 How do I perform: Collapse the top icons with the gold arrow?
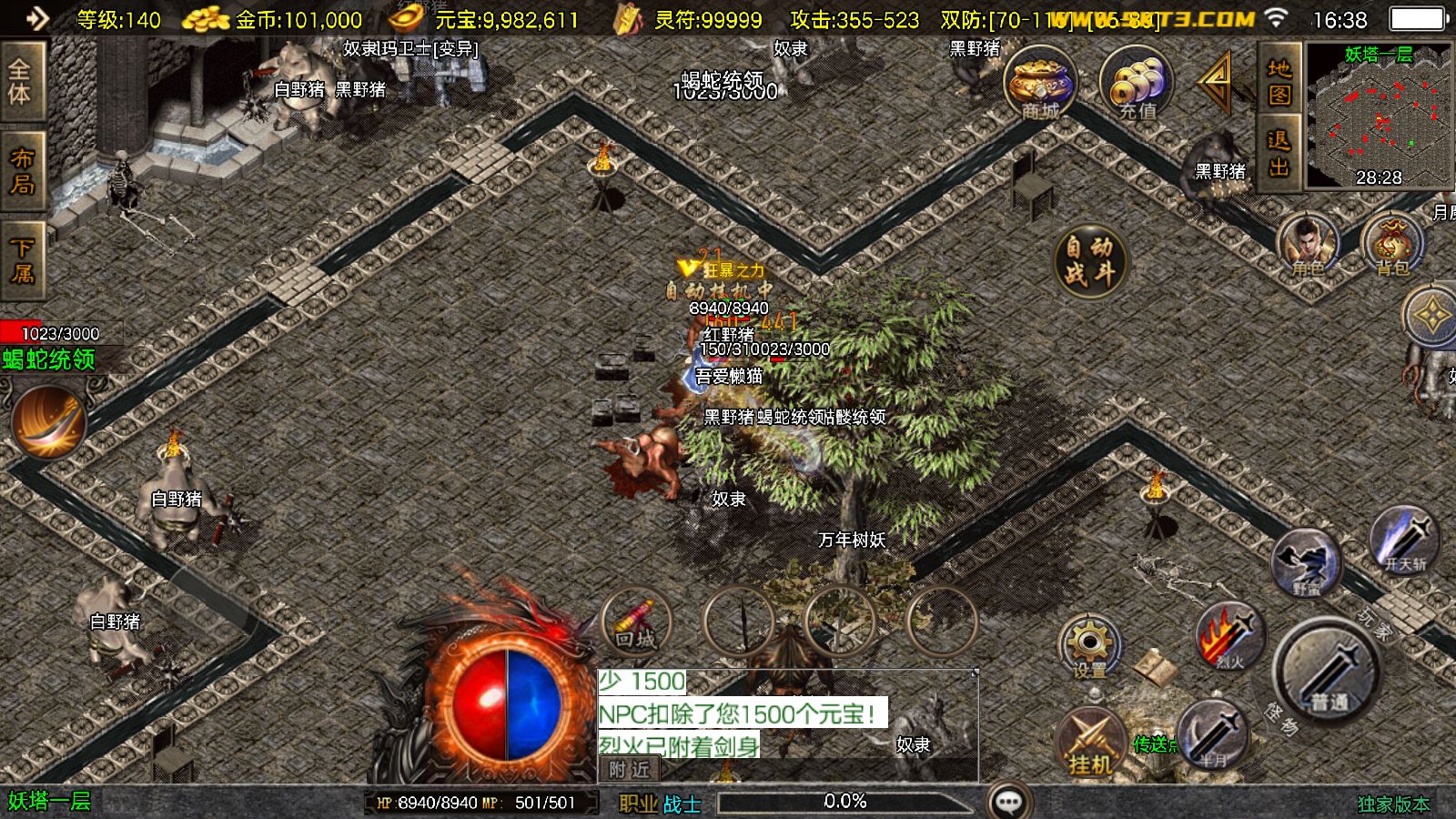click(x=1217, y=82)
